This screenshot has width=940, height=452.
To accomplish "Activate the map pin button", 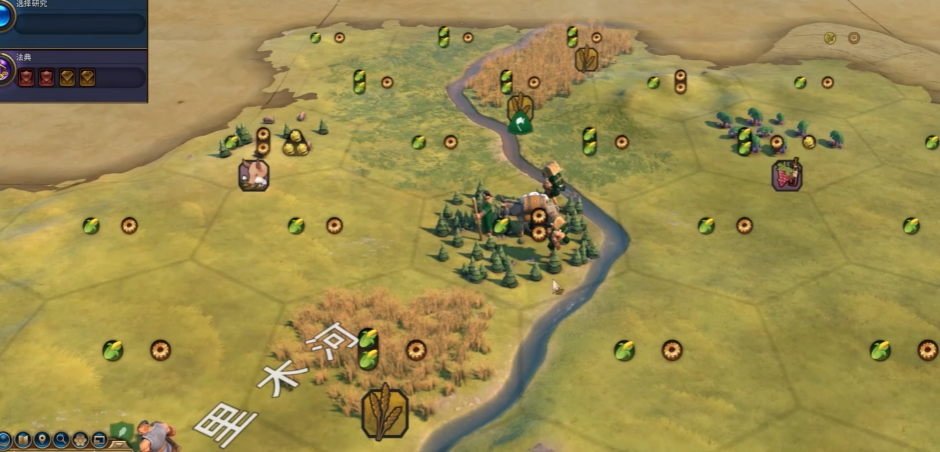I will (x=42, y=439).
